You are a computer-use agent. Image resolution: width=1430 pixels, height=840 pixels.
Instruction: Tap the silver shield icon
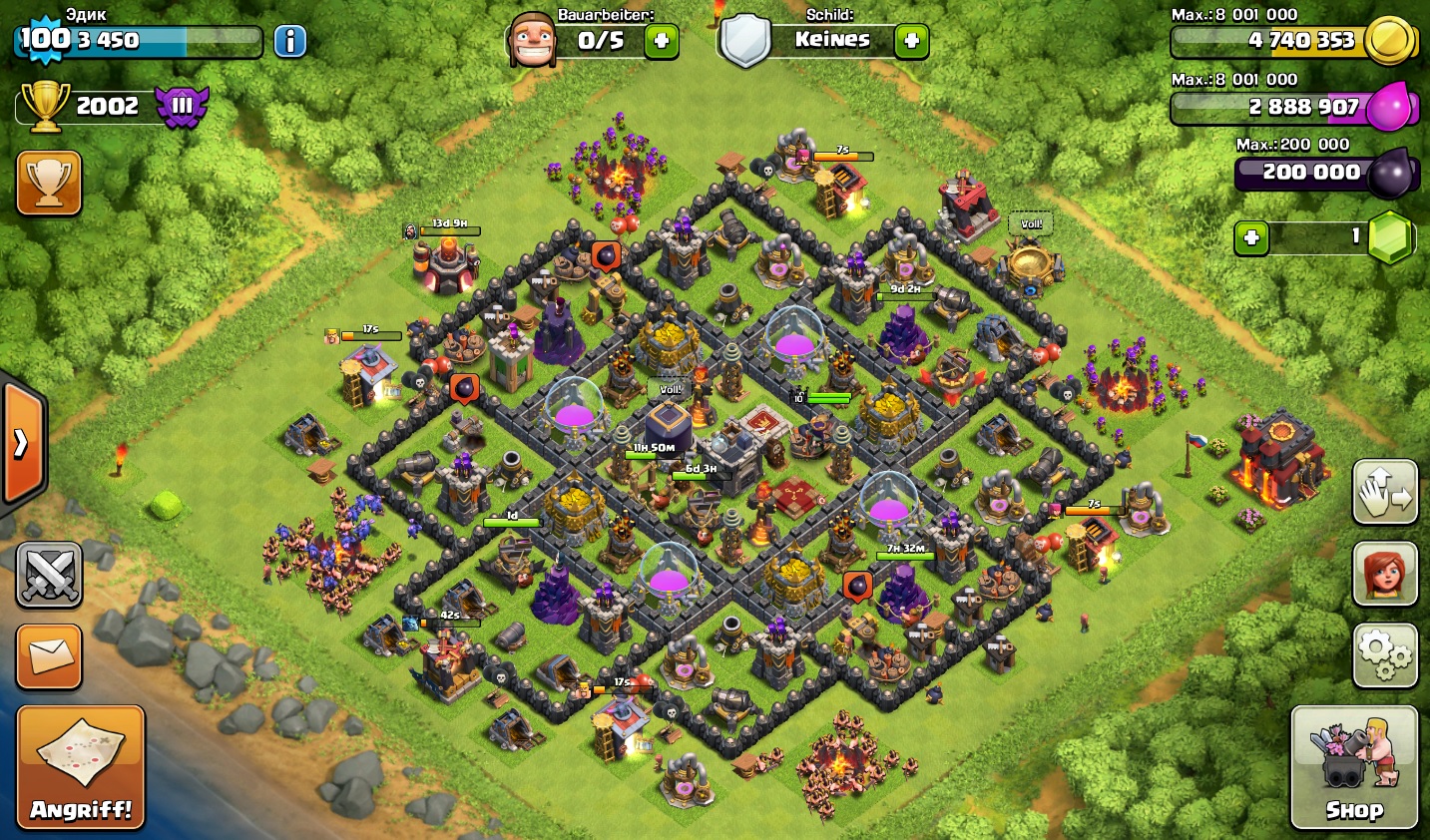[x=744, y=41]
